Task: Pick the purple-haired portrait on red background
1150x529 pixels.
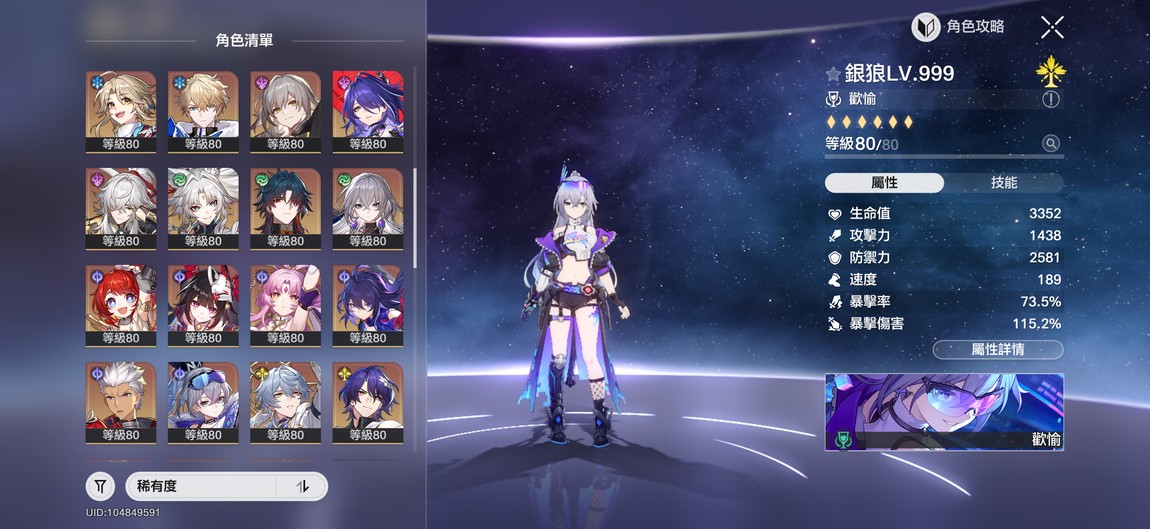Action: 367,105
